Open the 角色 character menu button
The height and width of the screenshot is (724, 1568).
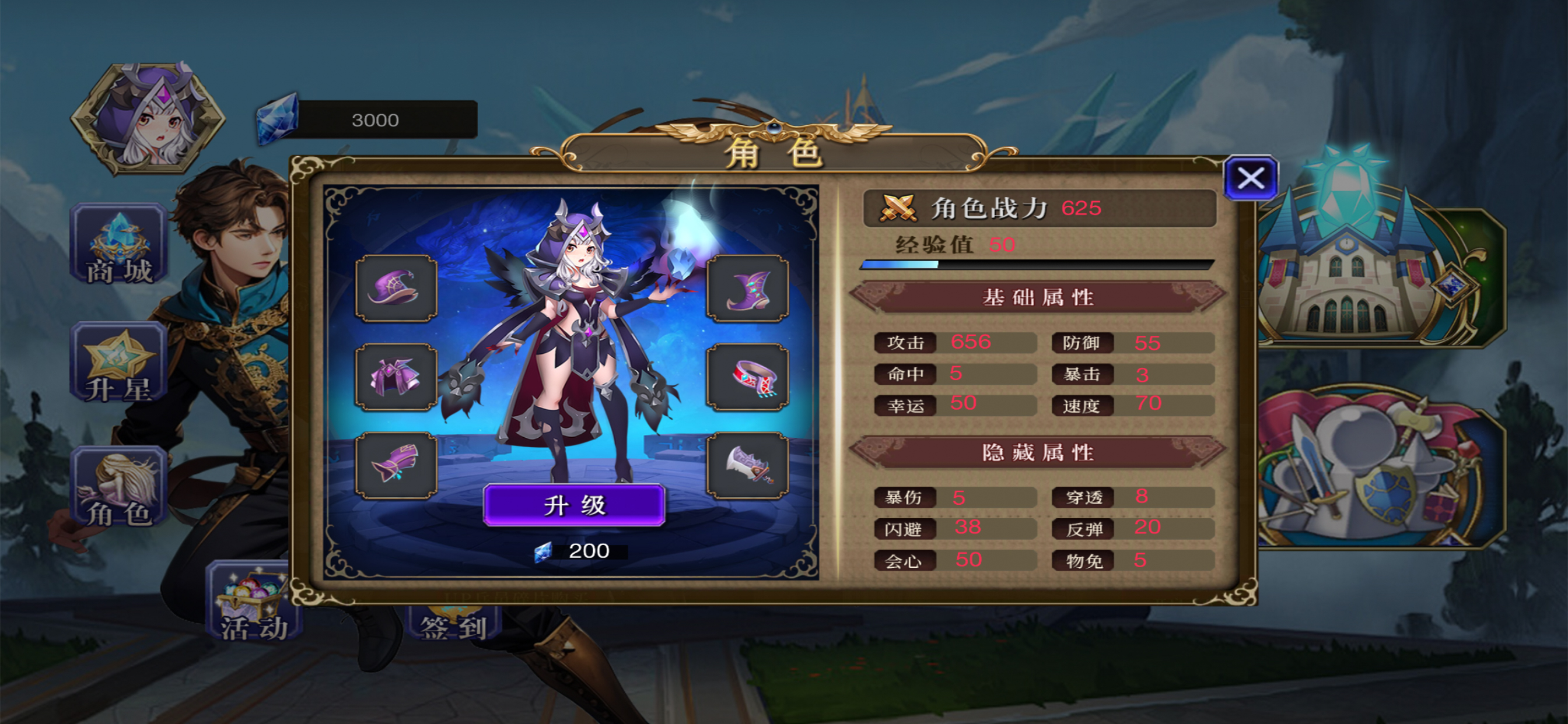pos(120,487)
